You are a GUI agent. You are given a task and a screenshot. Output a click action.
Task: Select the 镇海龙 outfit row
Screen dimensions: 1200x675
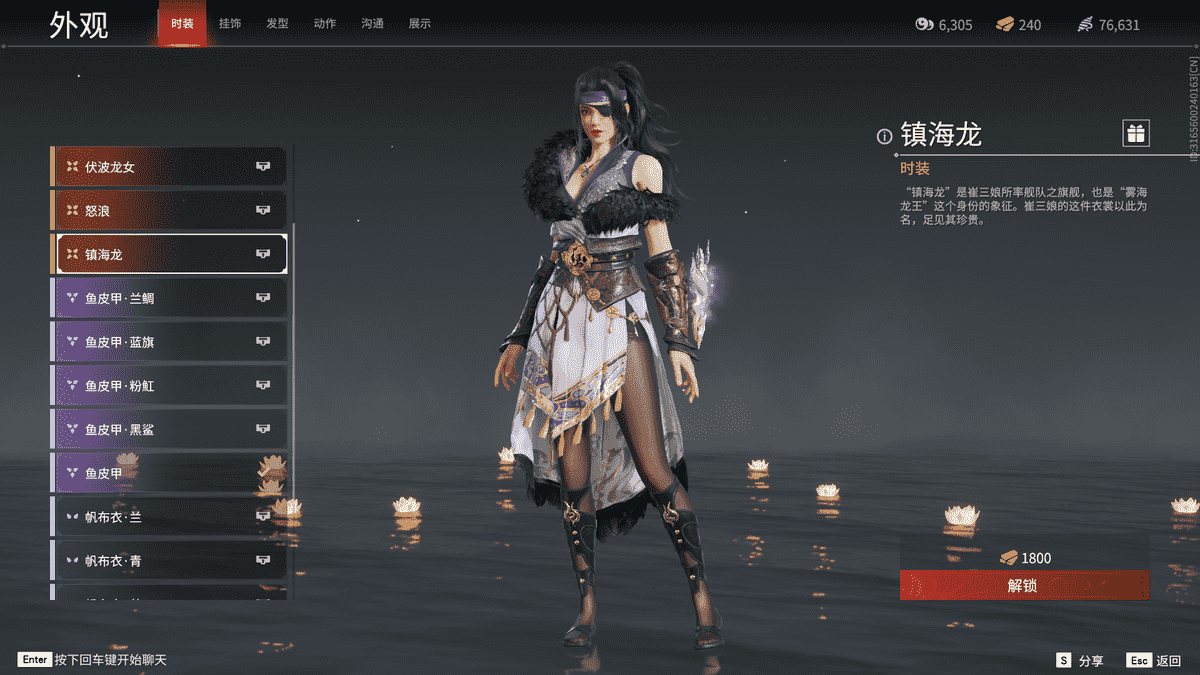(x=170, y=254)
